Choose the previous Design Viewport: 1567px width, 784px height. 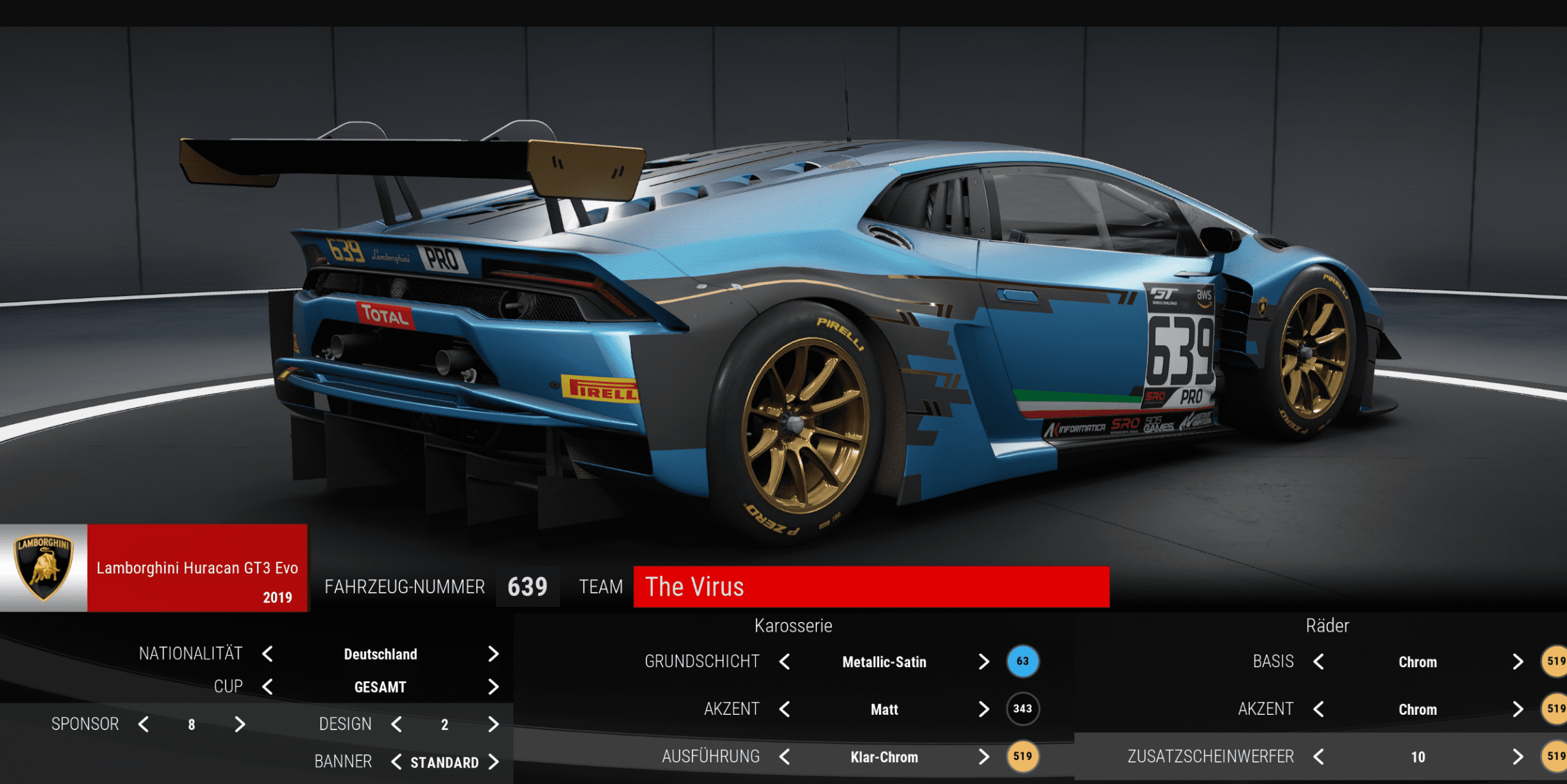pos(396,724)
